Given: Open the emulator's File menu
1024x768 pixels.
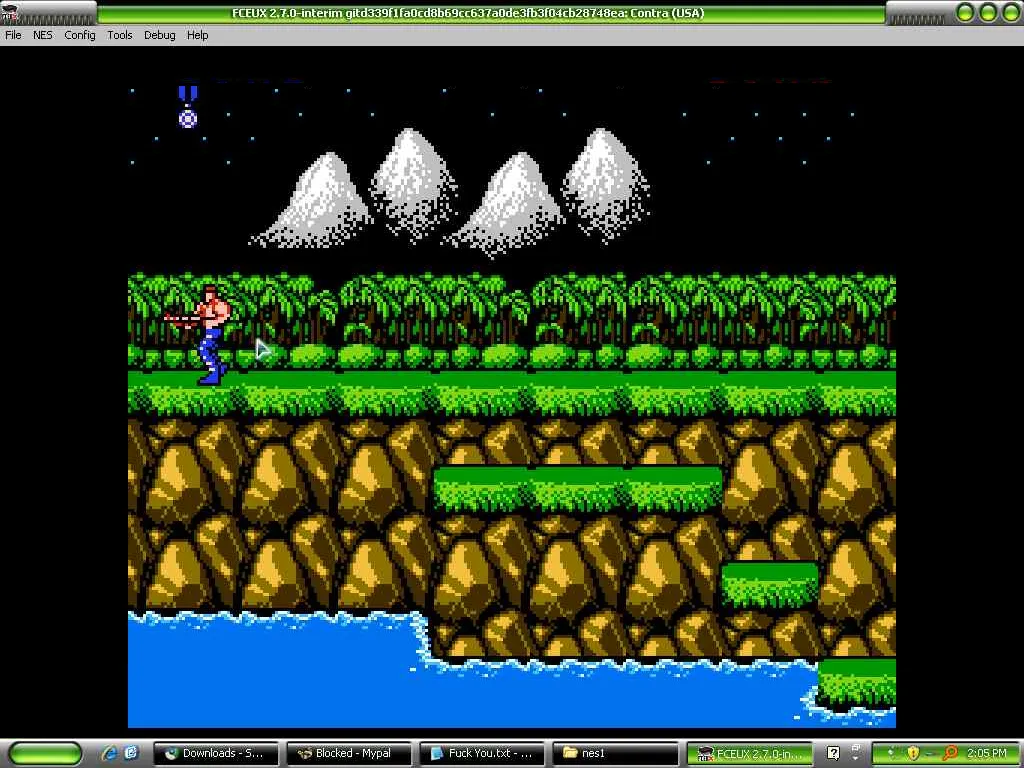Looking at the screenshot, I should 13,35.
